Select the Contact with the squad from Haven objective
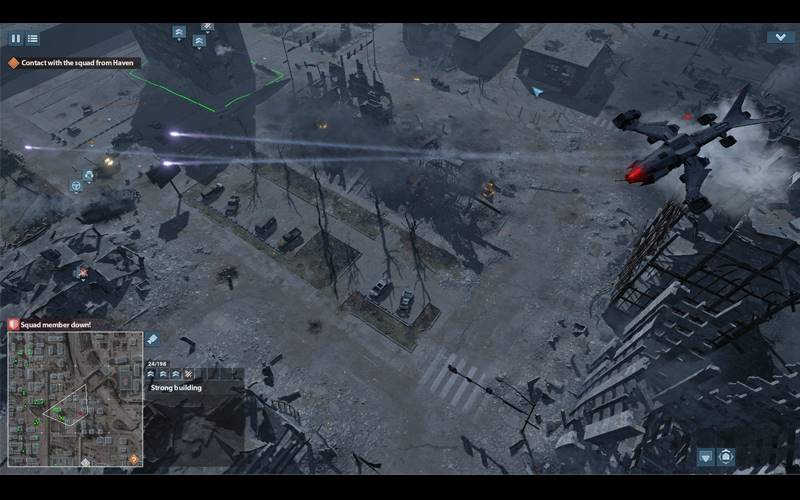The height and width of the screenshot is (500, 800). (x=73, y=63)
